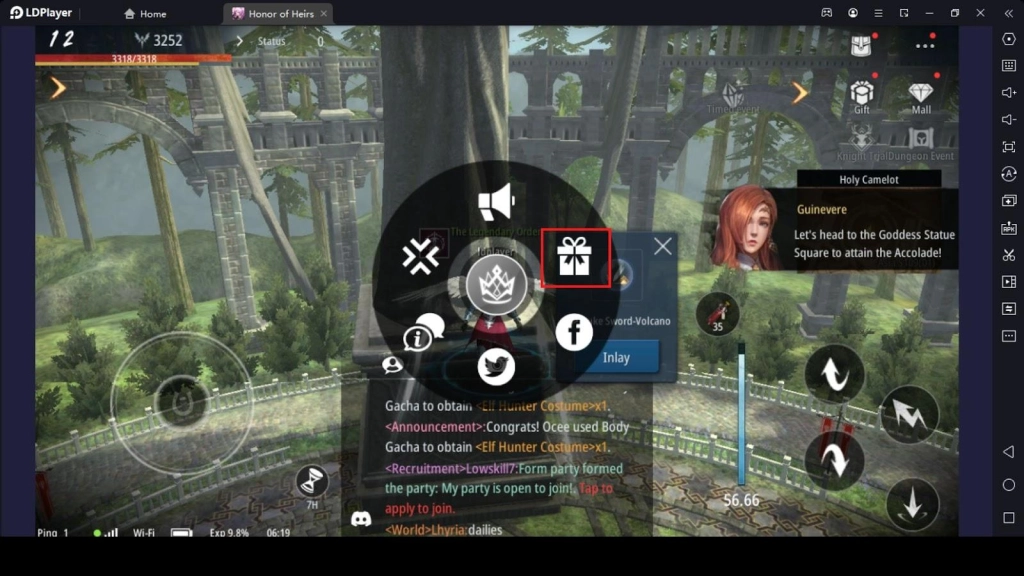Click the crown center button
1024x576 pixels.
point(495,285)
